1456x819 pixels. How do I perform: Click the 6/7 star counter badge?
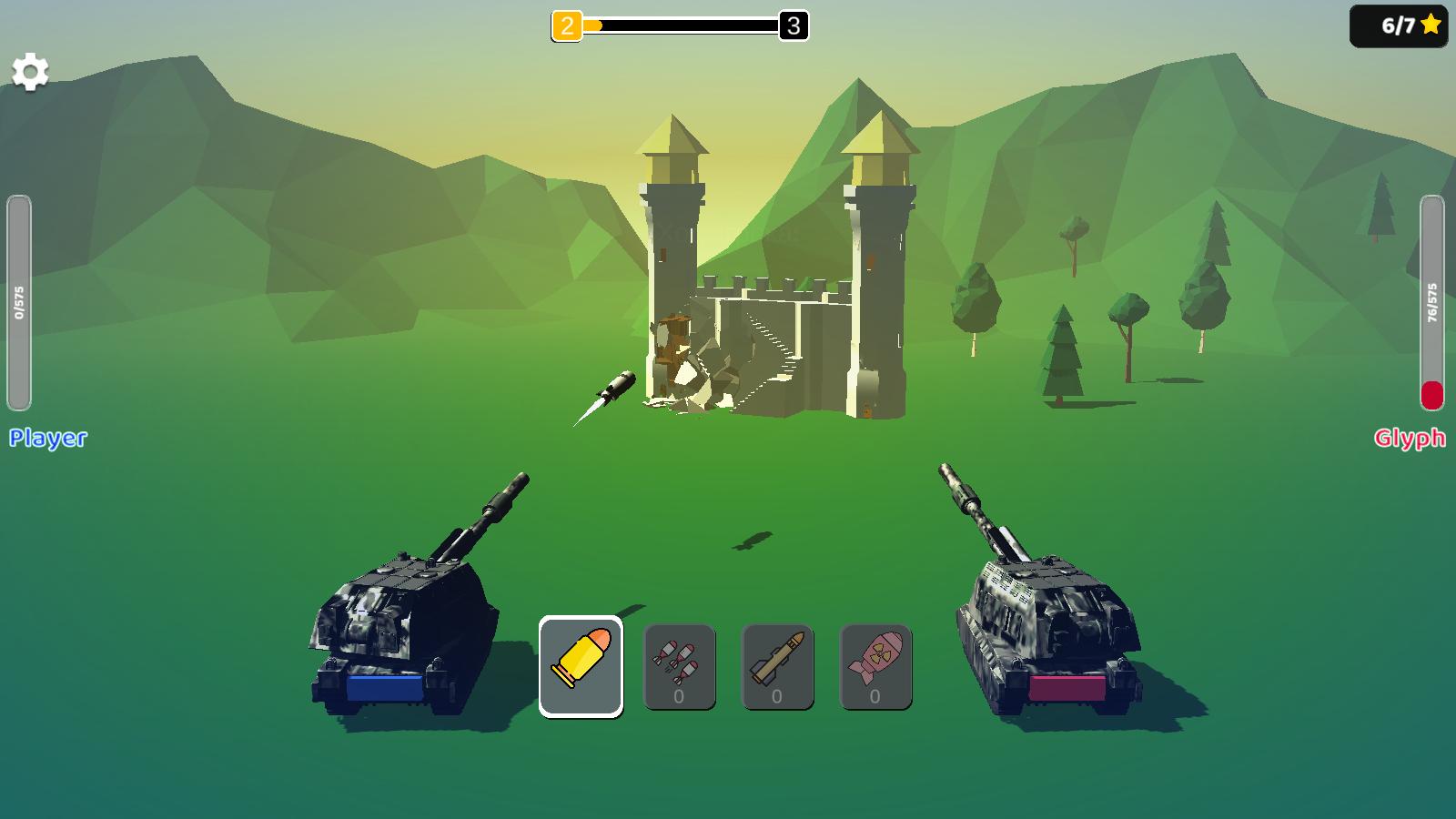point(1397,25)
